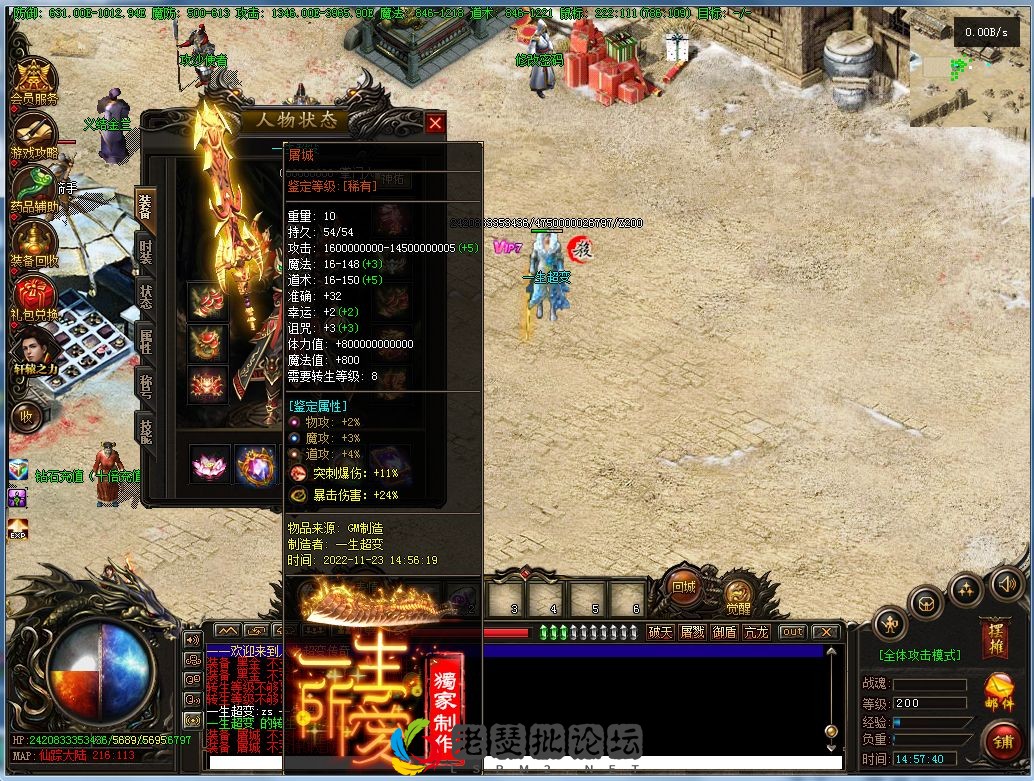Close the 人物状态 character window
This screenshot has height=781, width=1034.
tap(435, 123)
